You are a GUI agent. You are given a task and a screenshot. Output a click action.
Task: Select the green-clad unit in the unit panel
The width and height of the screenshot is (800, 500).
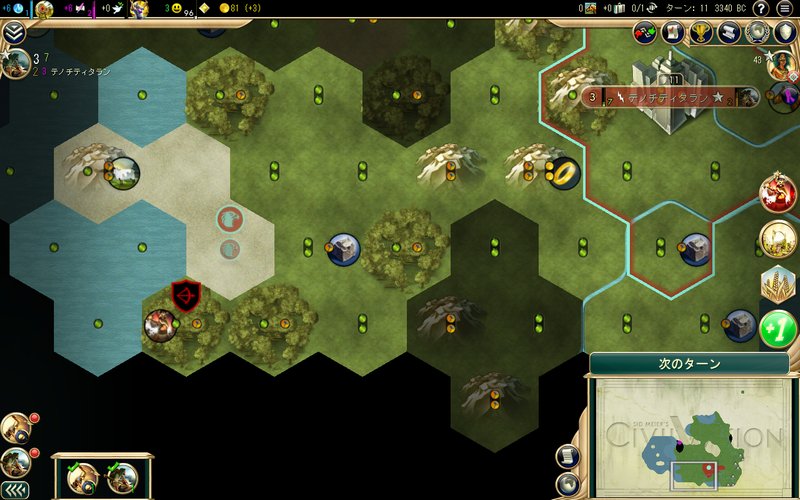pyautogui.click(x=124, y=477)
